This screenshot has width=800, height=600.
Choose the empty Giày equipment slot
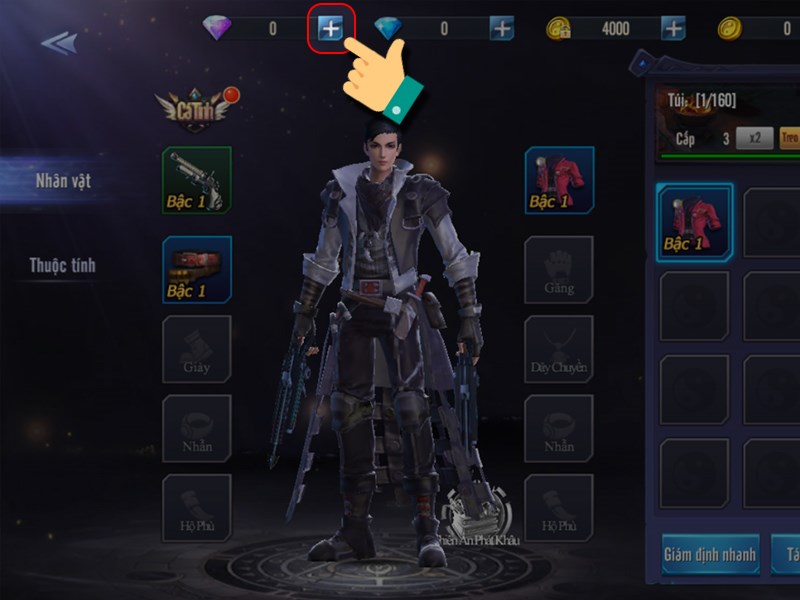(x=197, y=351)
